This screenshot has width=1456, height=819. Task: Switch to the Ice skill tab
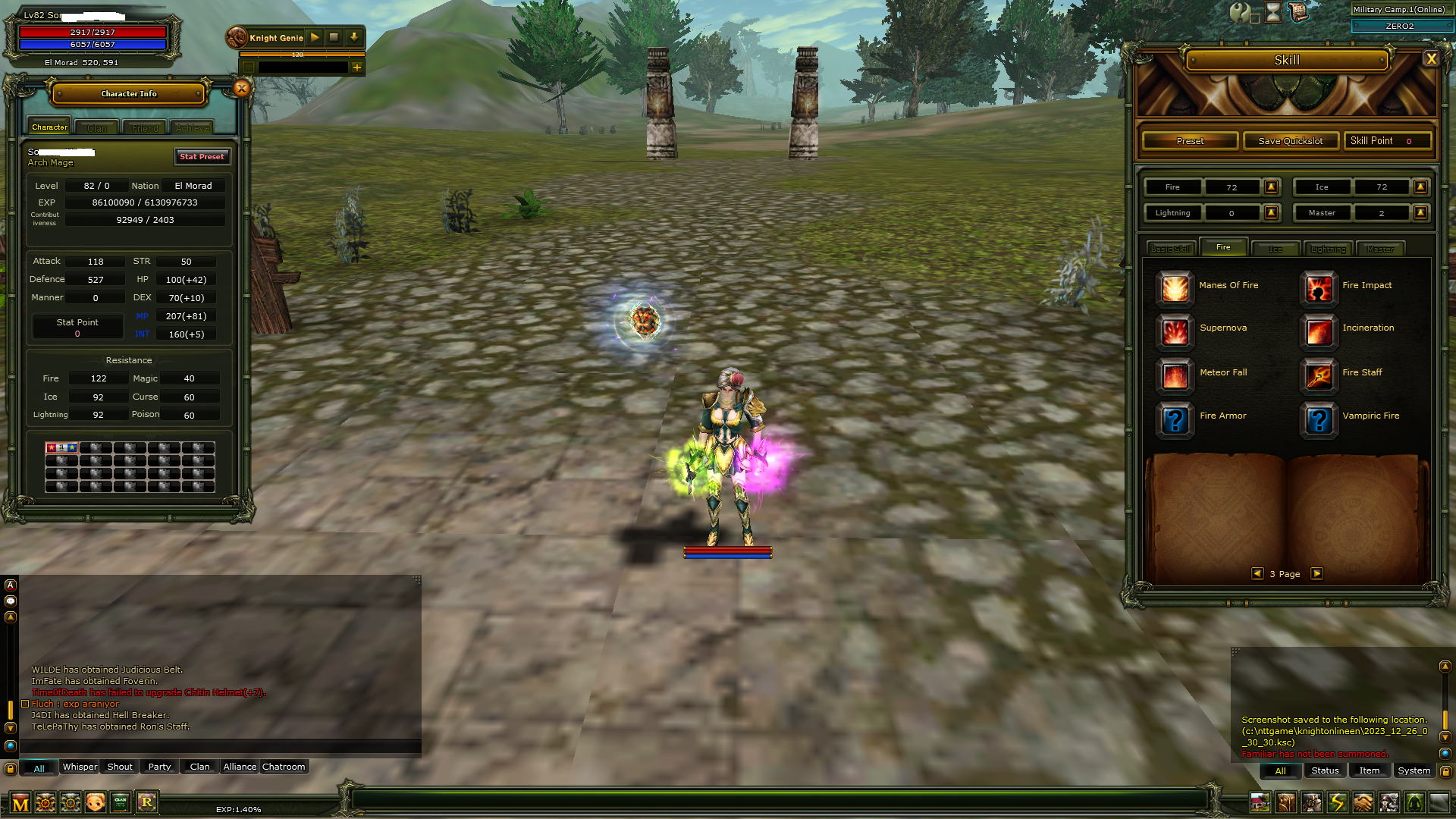(1276, 249)
